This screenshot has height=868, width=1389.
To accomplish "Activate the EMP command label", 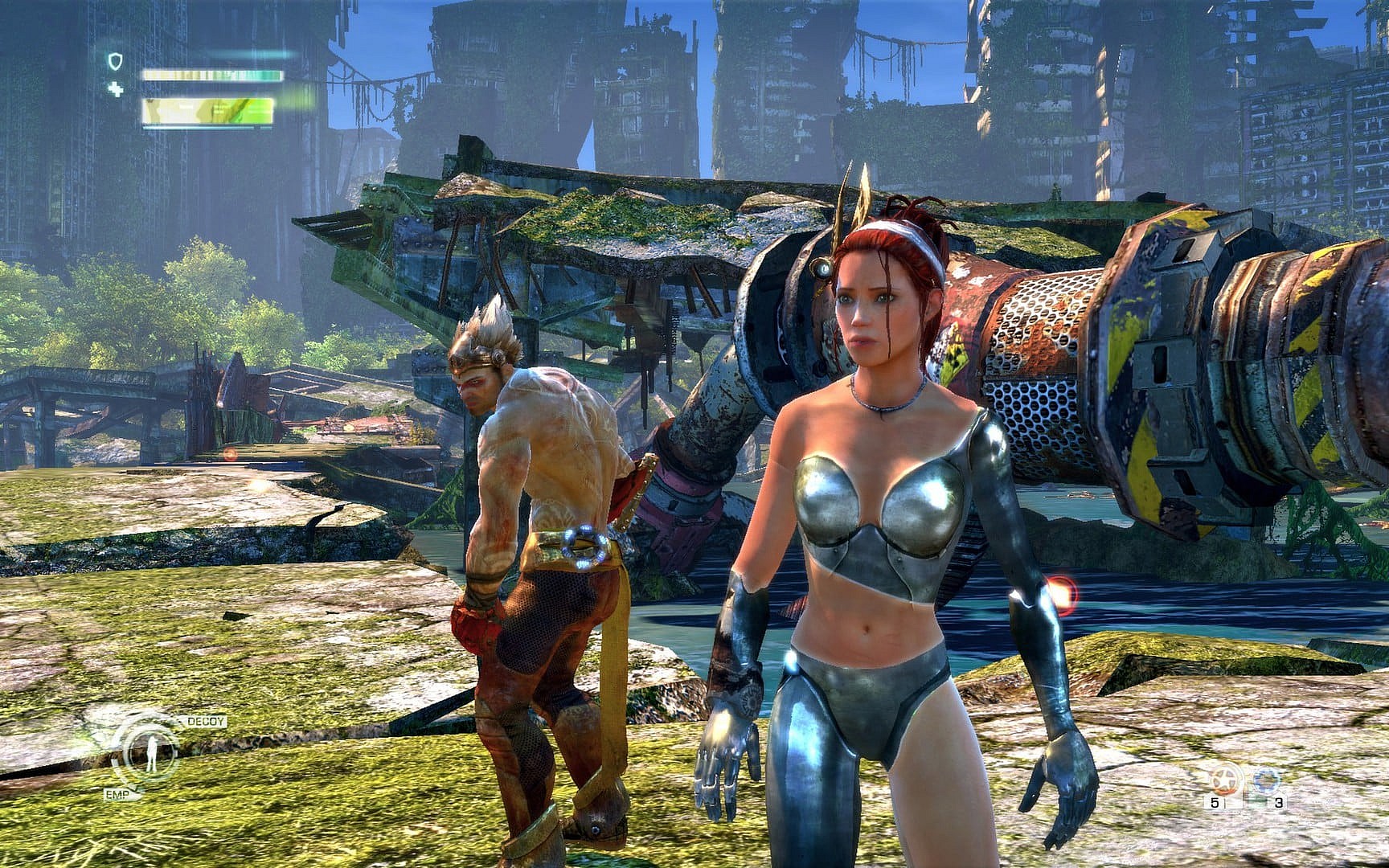I will click(x=116, y=794).
